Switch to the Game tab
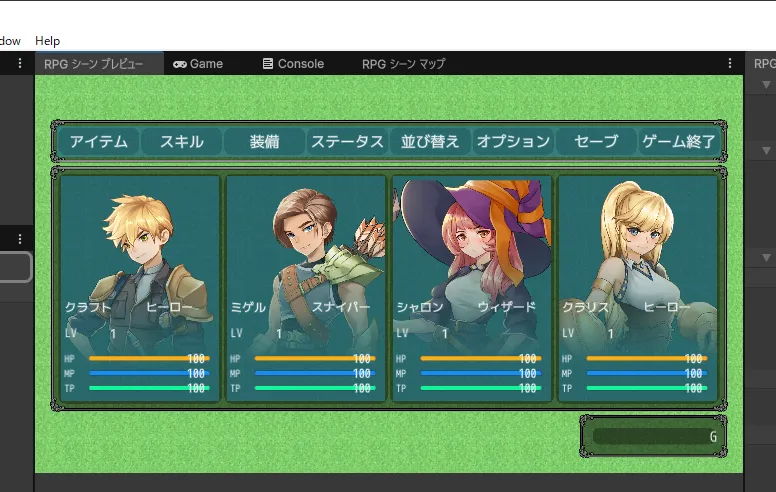This screenshot has height=492, width=776. click(198, 64)
